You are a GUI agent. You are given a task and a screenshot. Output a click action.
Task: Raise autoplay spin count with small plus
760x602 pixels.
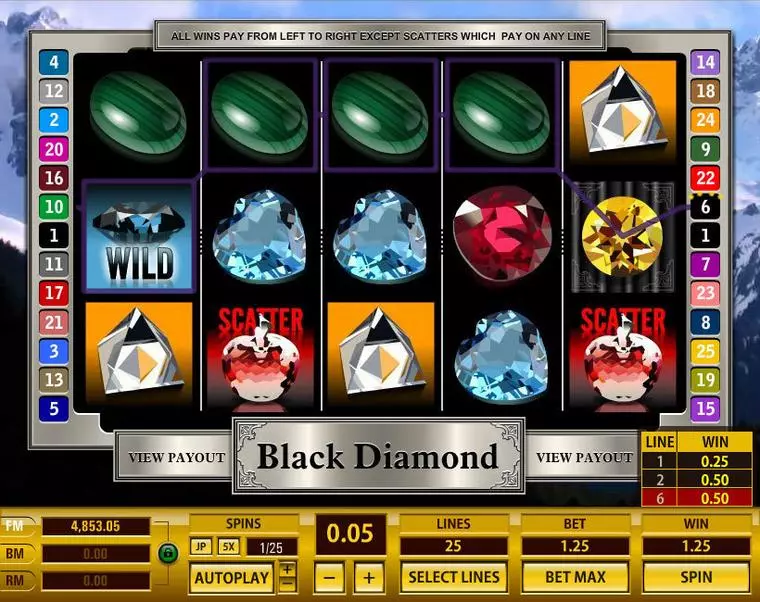287,569
